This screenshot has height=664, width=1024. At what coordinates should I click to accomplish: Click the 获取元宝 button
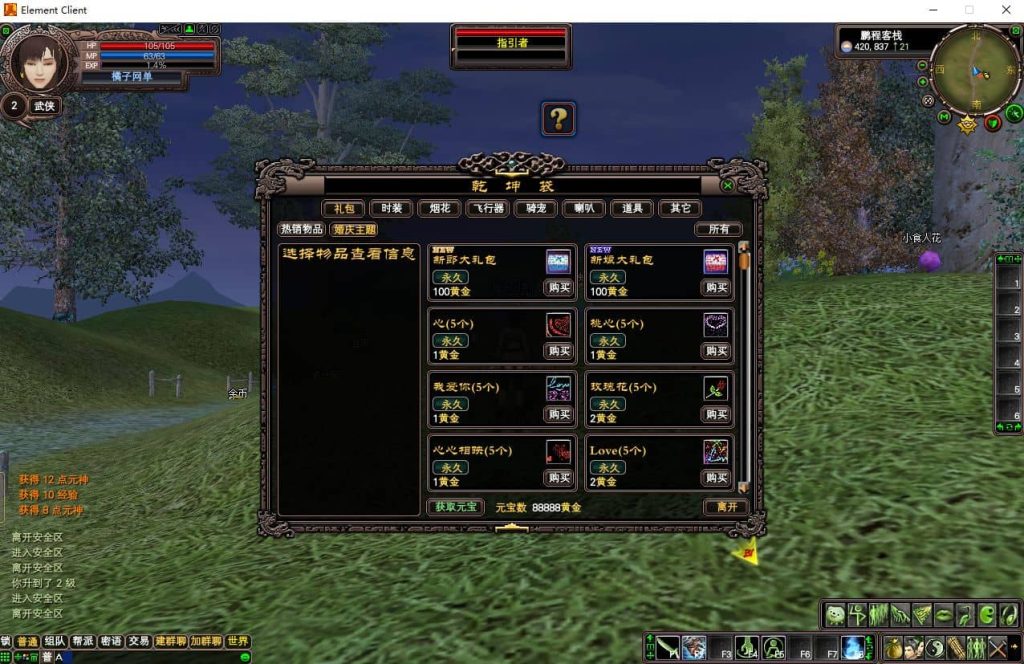[x=455, y=507]
